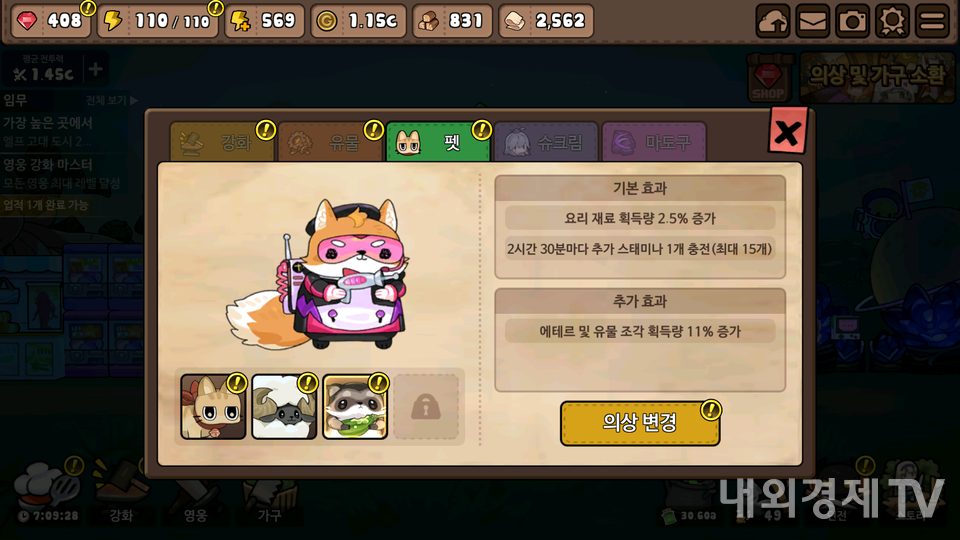Click the 의상 및 가구 소환 banner
960x540 pixels.
876,76
